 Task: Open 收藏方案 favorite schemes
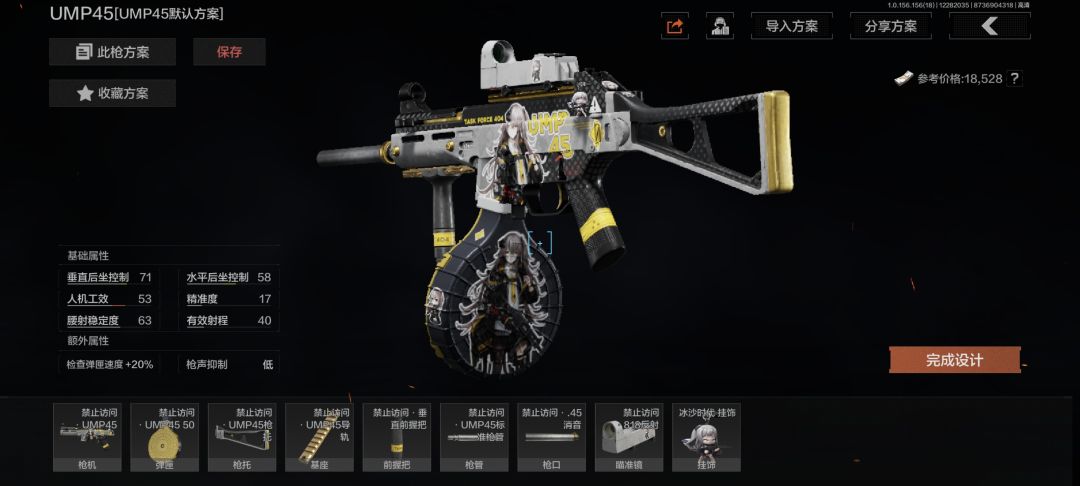[x=112, y=93]
